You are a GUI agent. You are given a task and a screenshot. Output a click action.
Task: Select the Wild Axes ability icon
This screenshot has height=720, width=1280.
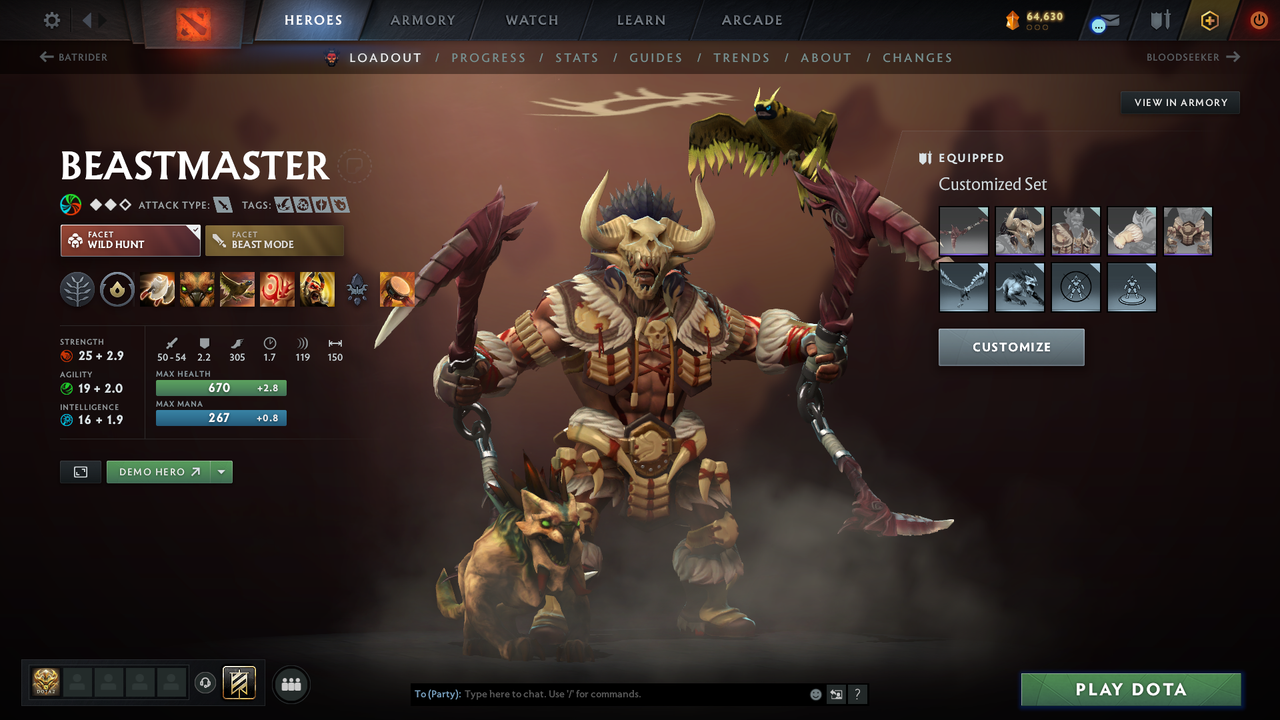point(157,289)
